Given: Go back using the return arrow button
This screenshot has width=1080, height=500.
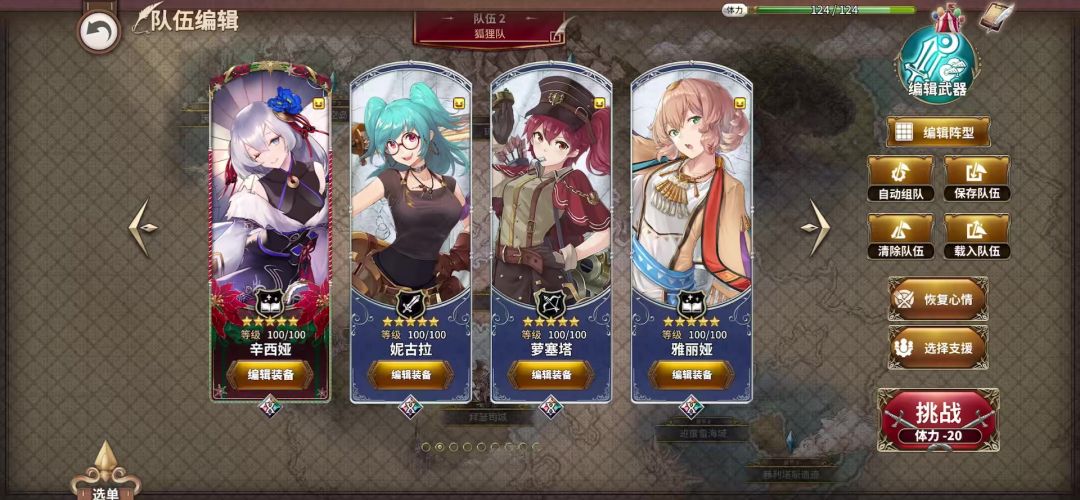Looking at the screenshot, I should [98, 31].
